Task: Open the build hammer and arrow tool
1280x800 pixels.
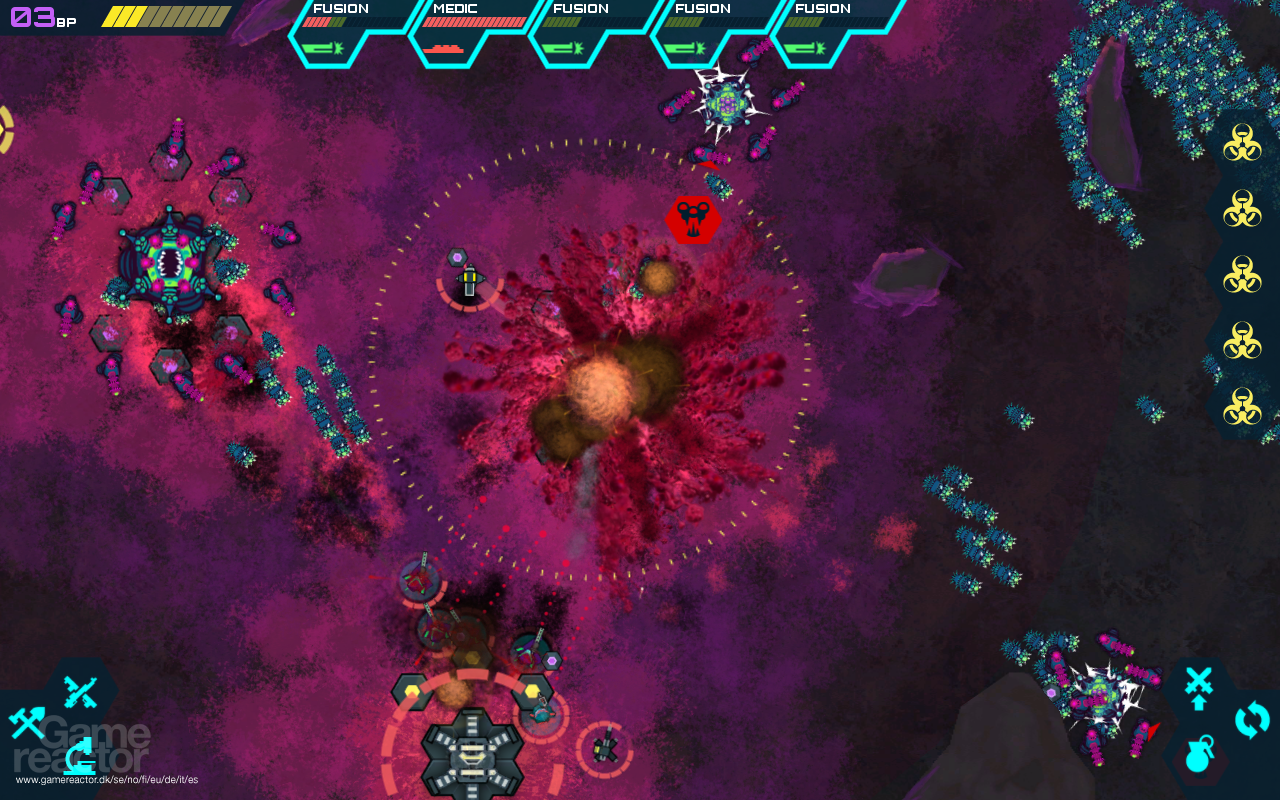Action: point(28,722)
